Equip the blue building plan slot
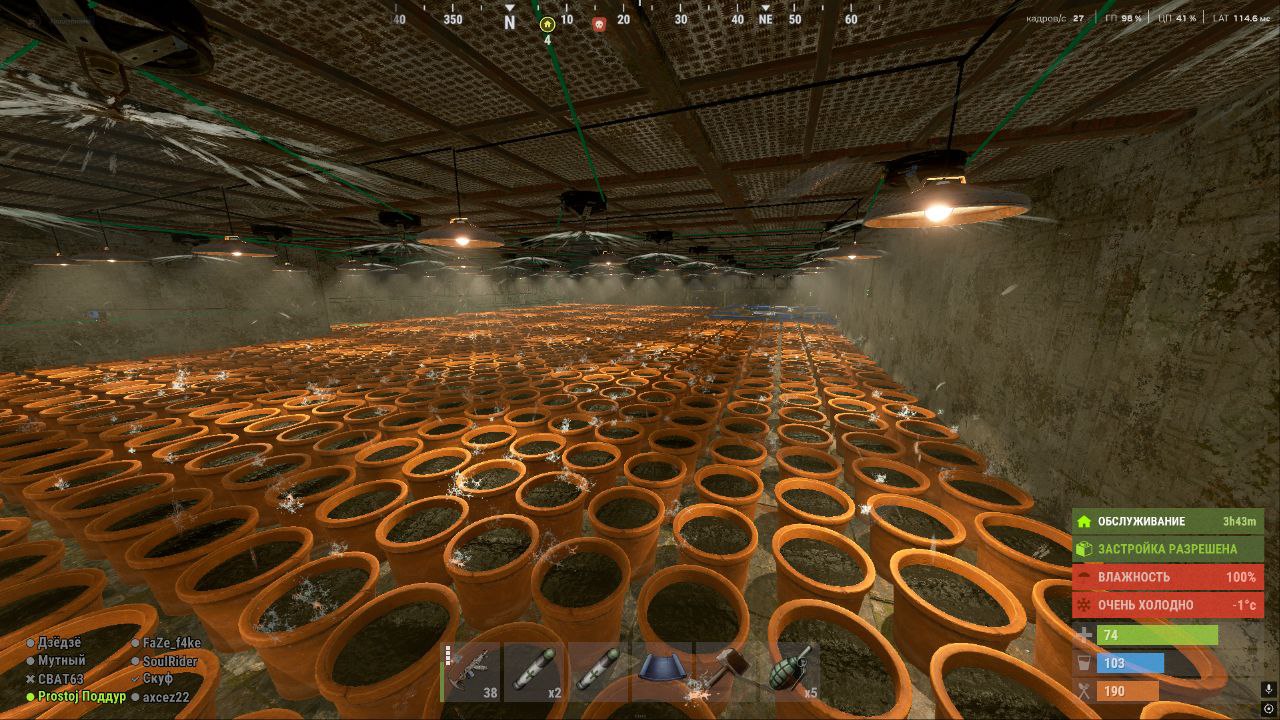The height and width of the screenshot is (720, 1280). coord(661,671)
